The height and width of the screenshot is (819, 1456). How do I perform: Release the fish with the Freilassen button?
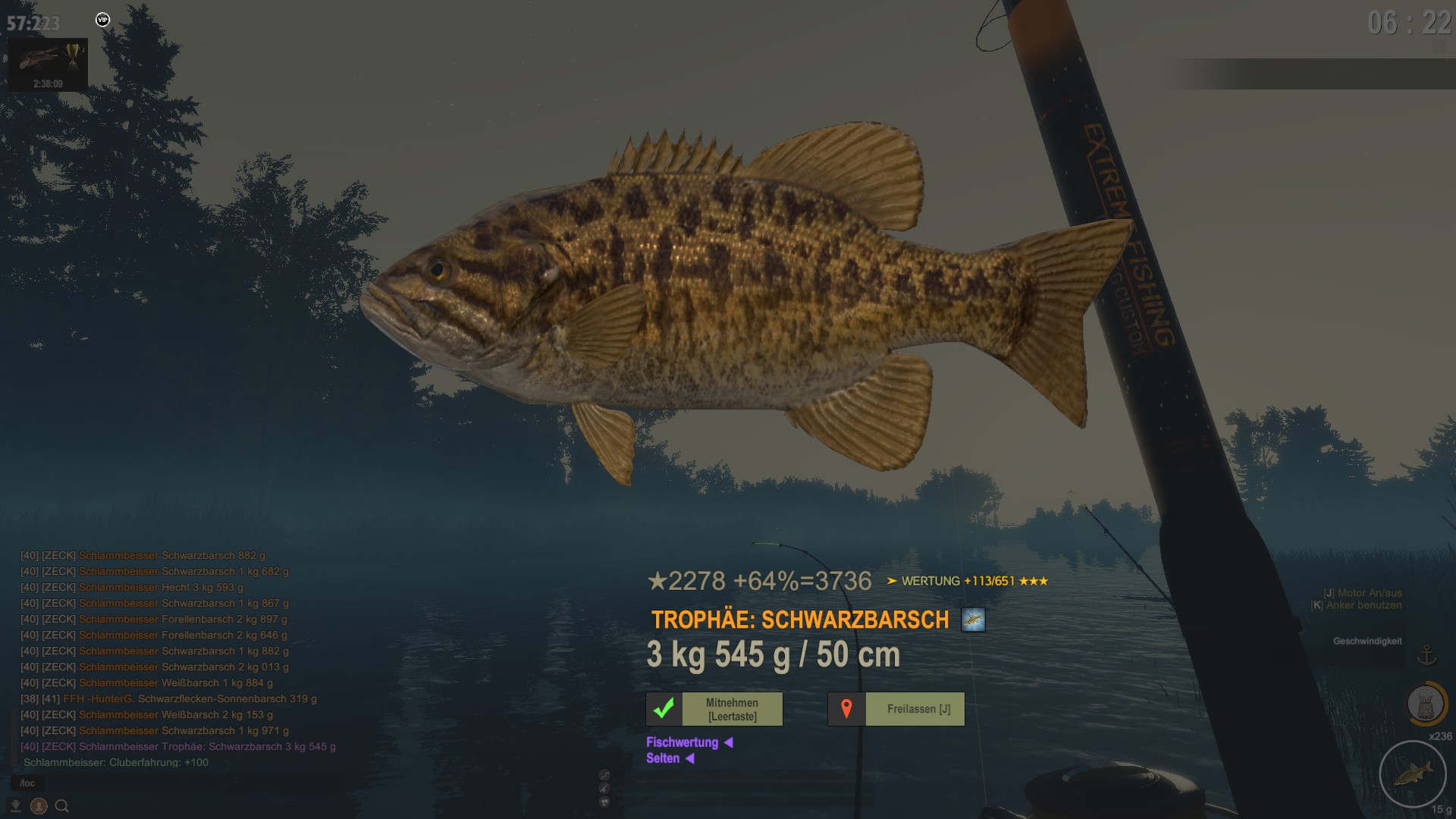896,709
